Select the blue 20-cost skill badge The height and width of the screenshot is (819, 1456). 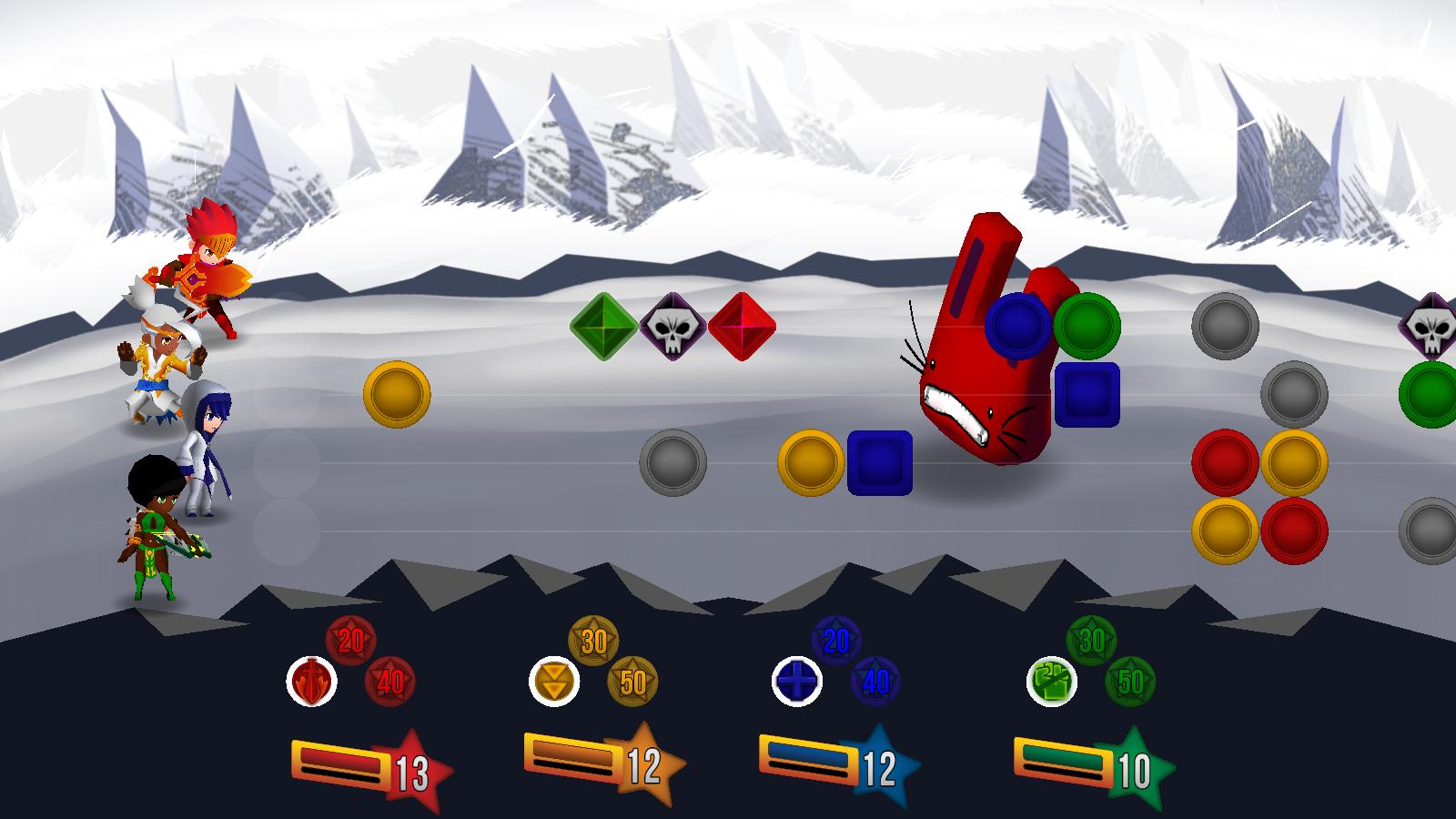pos(836,641)
